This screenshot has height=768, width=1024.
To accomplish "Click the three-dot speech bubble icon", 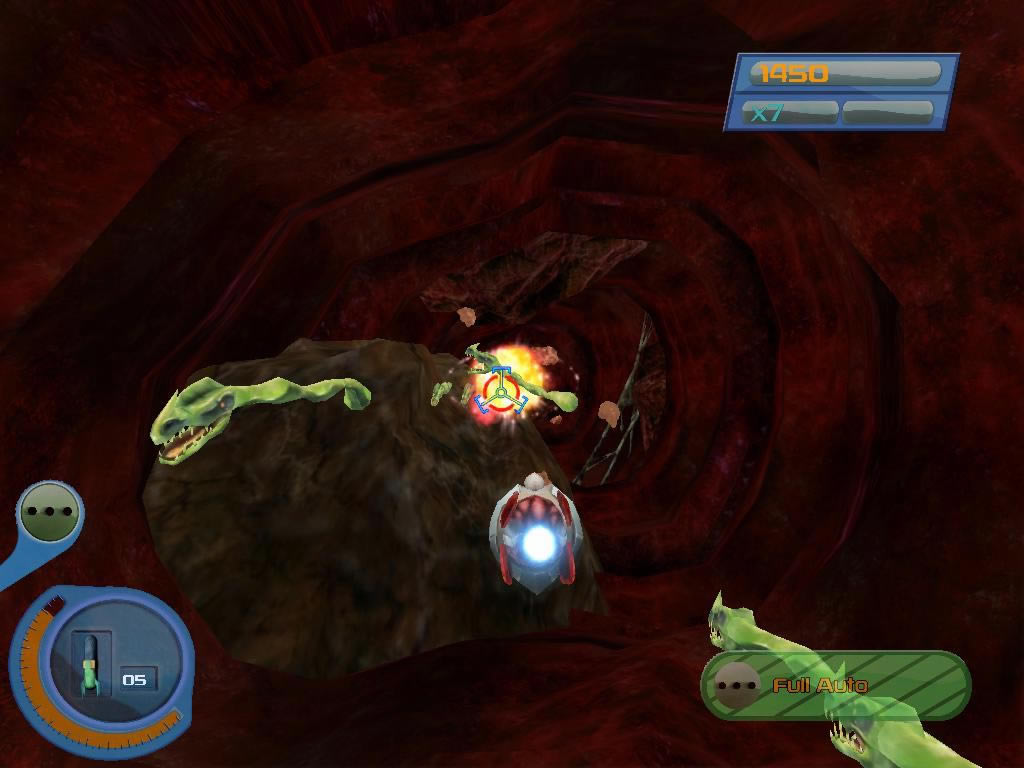I will (50, 512).
